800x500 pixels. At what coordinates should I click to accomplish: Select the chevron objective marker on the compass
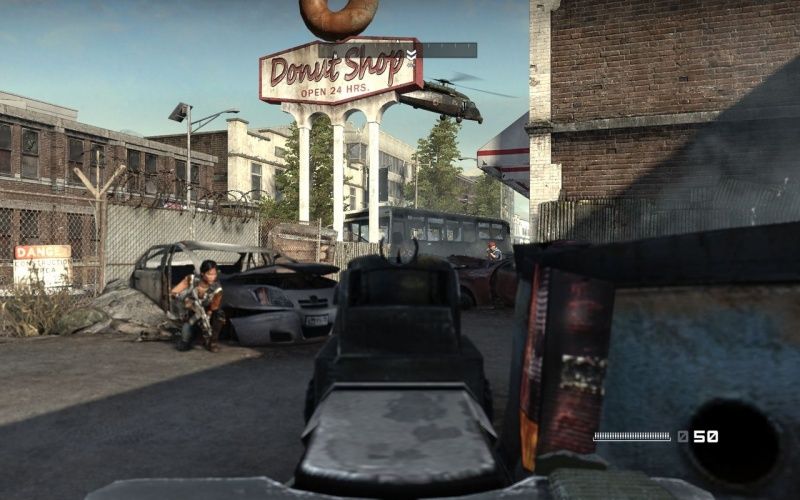tap(411, 54)
